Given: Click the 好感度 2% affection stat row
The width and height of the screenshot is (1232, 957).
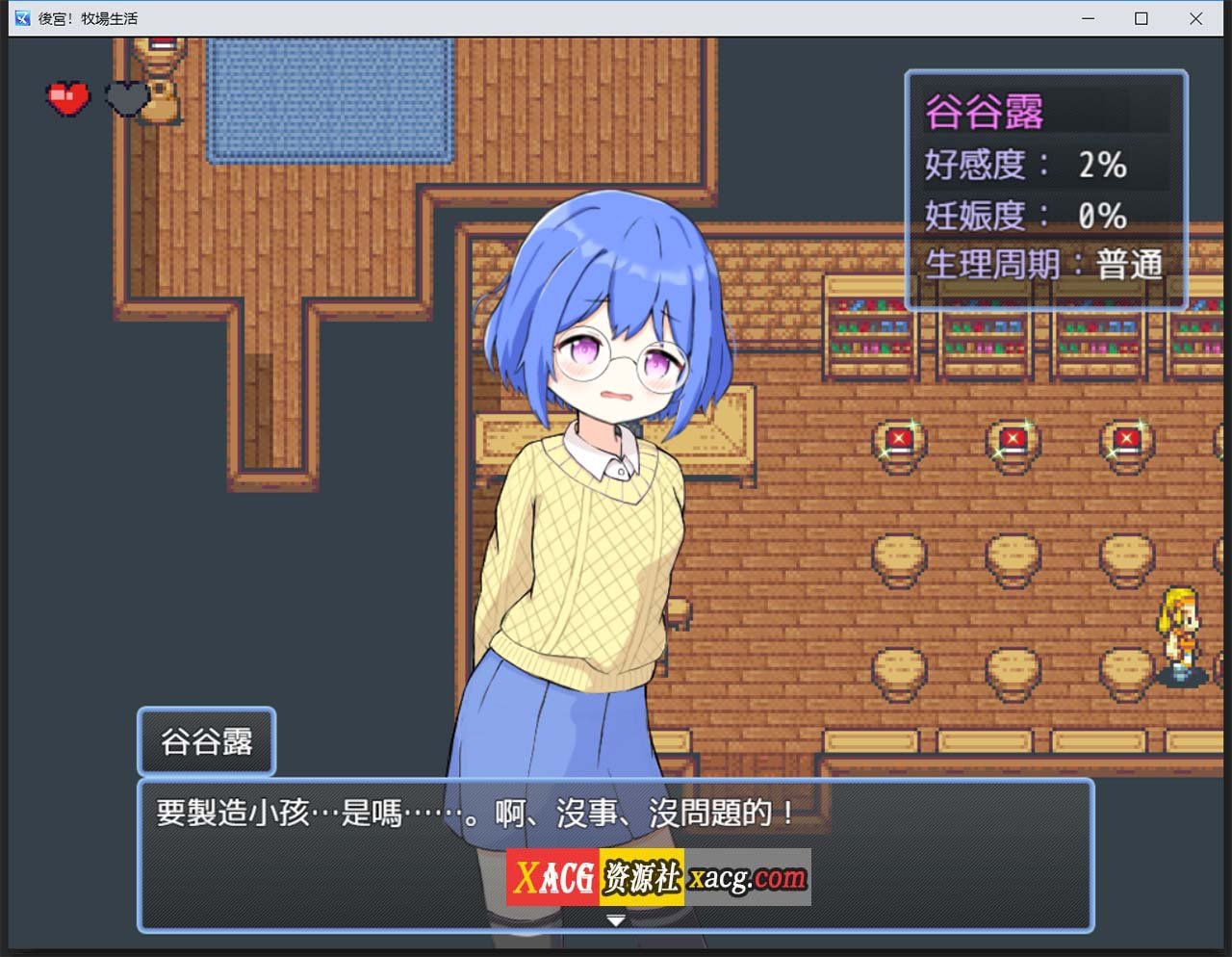Looking at the screenshot, I should click(1025, 165).
